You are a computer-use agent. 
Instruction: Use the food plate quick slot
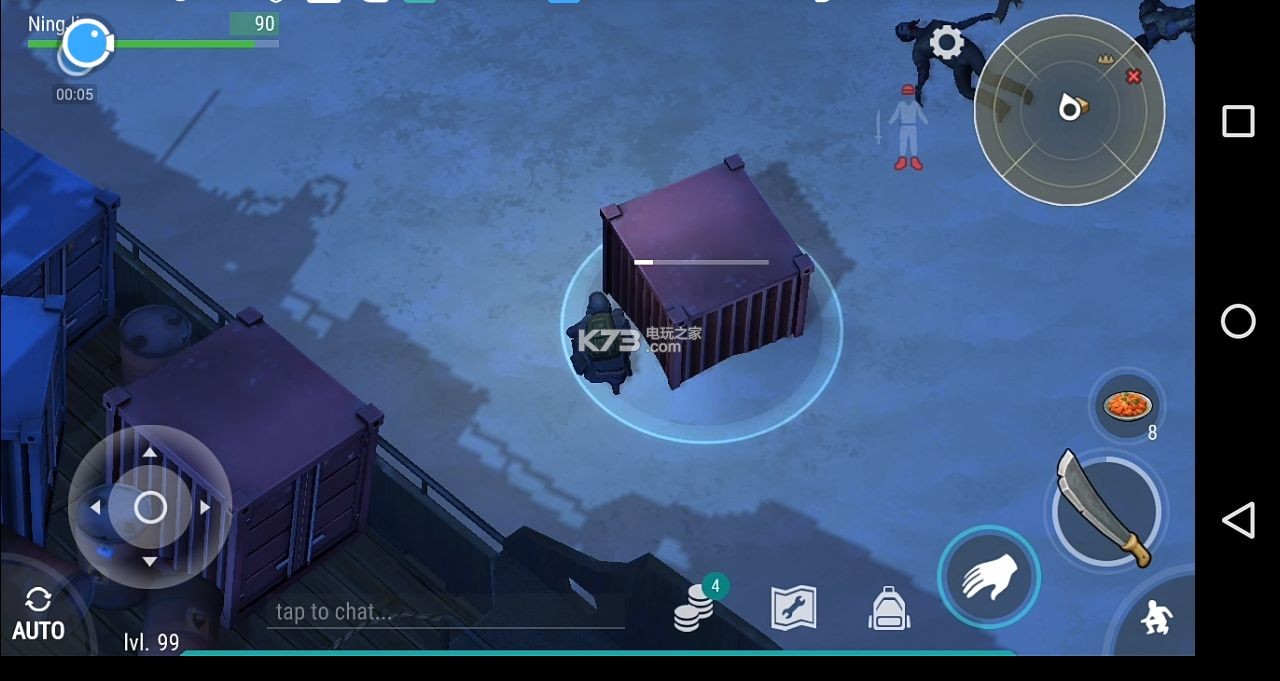click(x=1127, y=405)
